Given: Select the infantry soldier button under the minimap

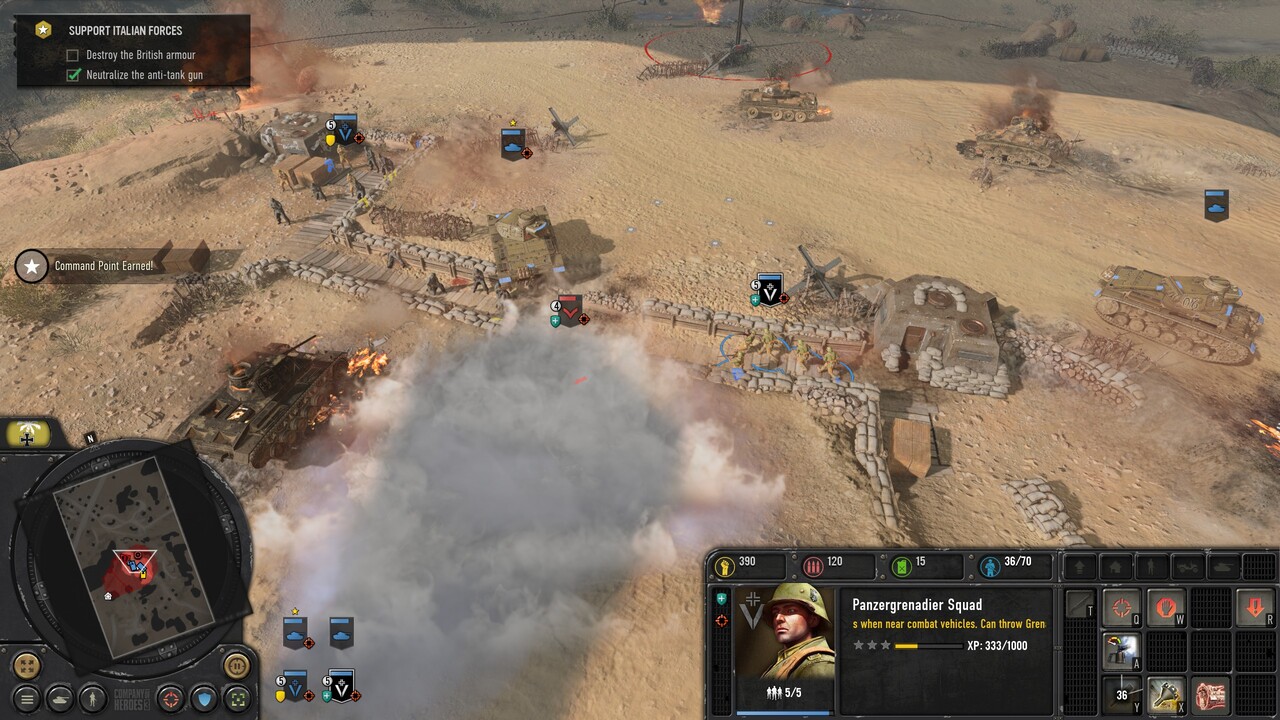Looking at the screenshot, I should [x=93, y=698].
